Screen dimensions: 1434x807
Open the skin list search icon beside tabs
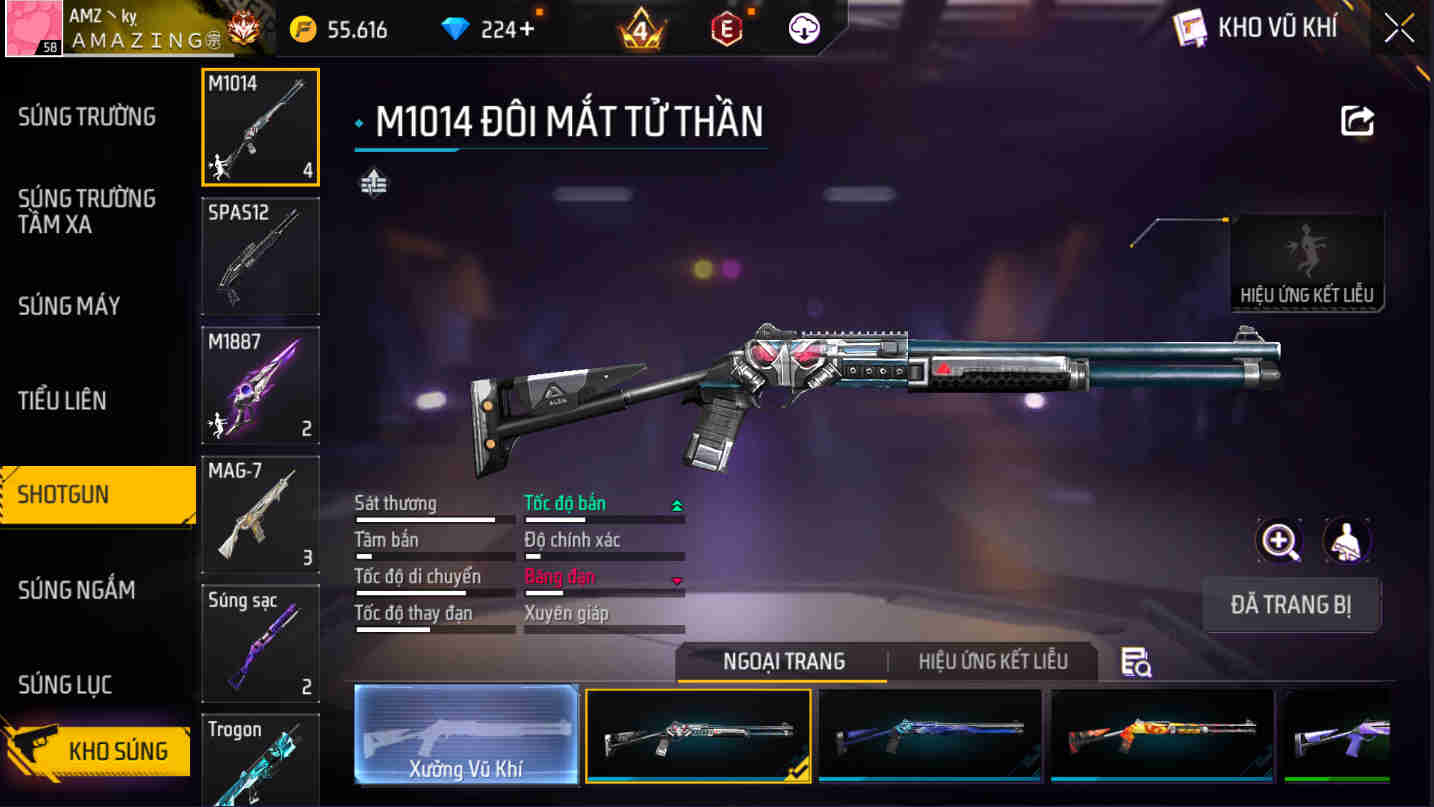pos(1136,662)
